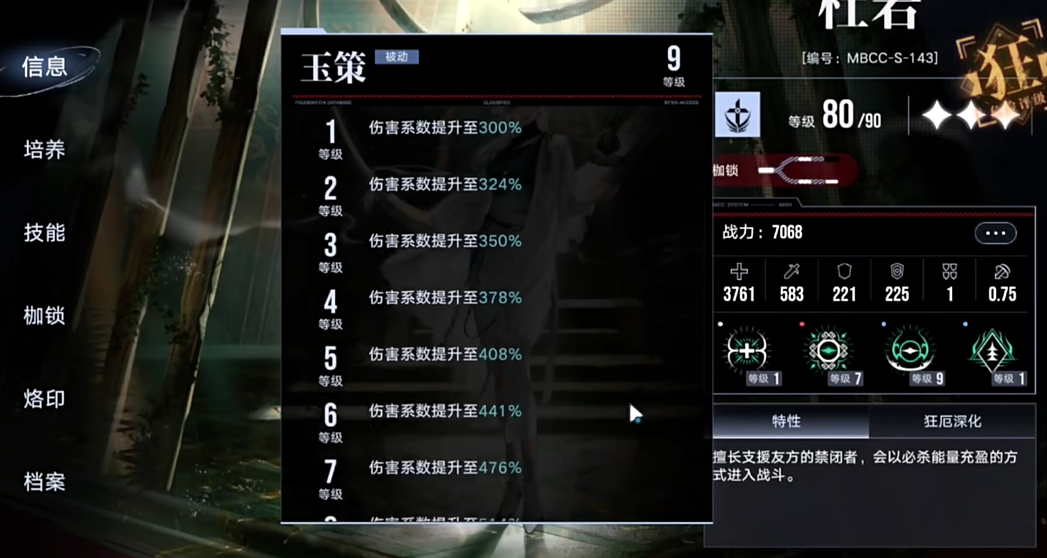The height and width of the screenshot is (558, 1047).
Task: Select the level 7 skill icon
Action: [828, 352]
